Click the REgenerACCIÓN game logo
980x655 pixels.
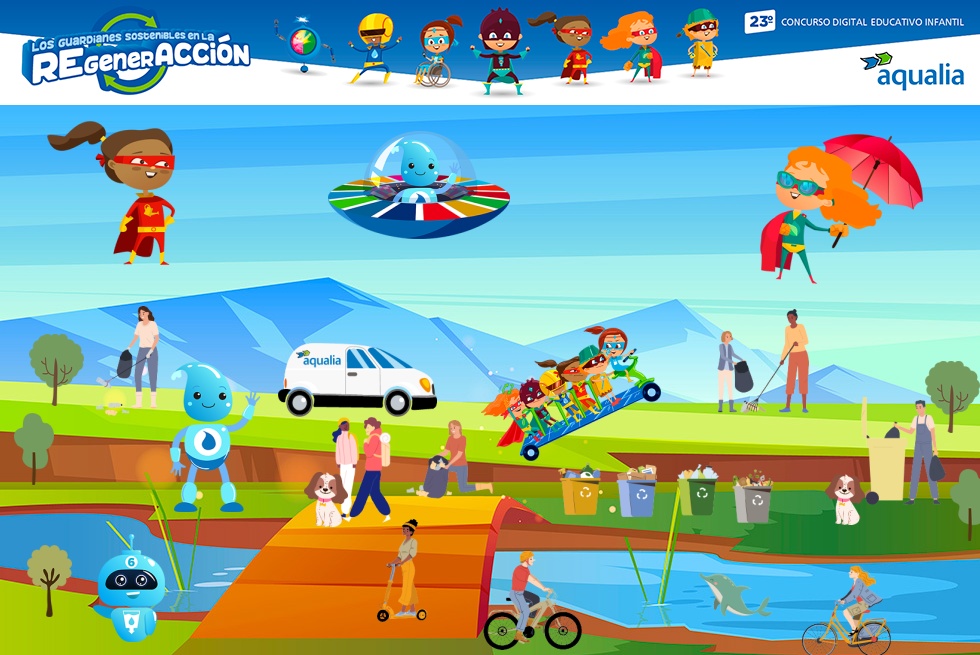137,54
